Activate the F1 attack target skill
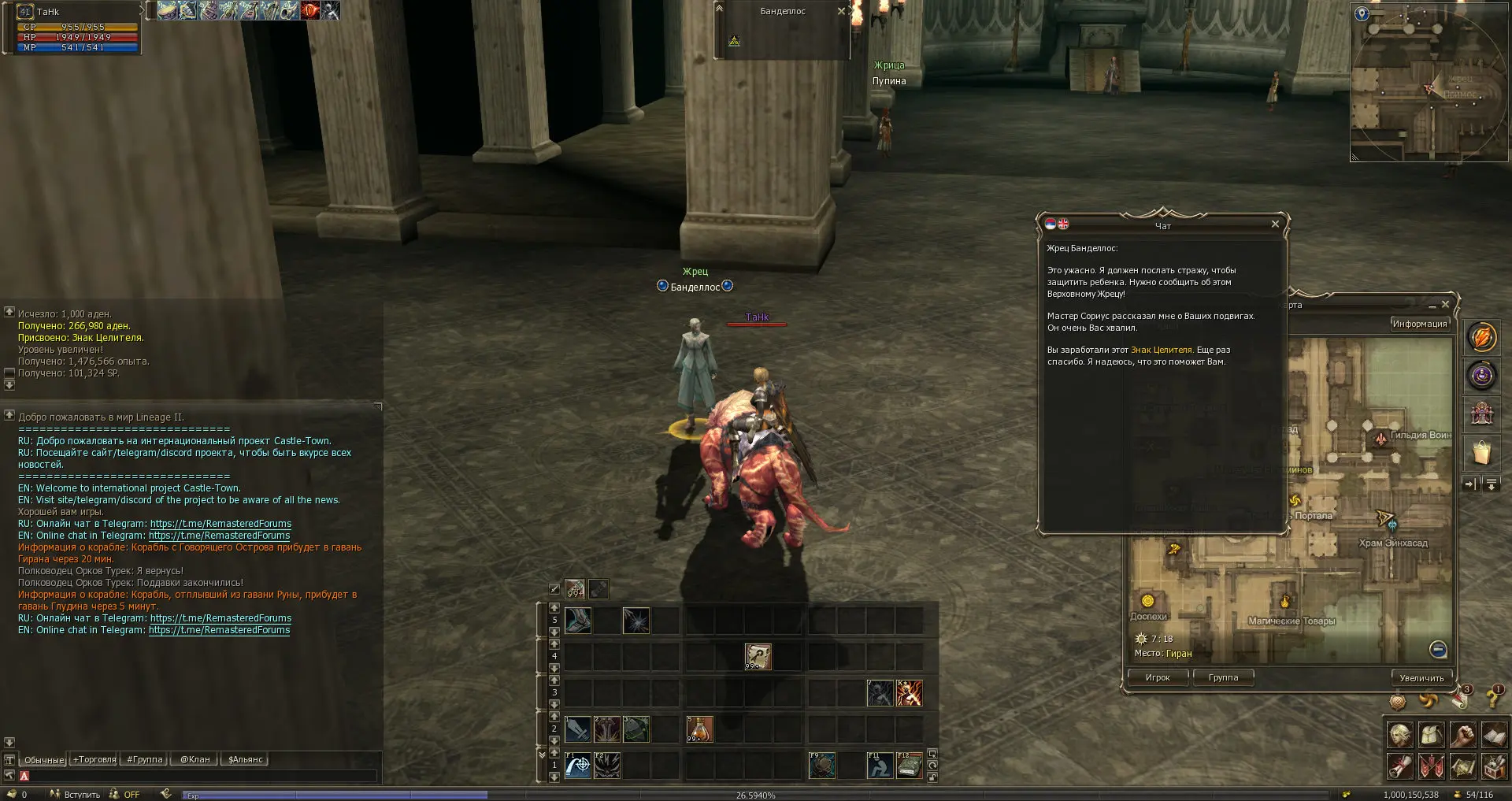 pyautogui.click(x=577, y=765)
